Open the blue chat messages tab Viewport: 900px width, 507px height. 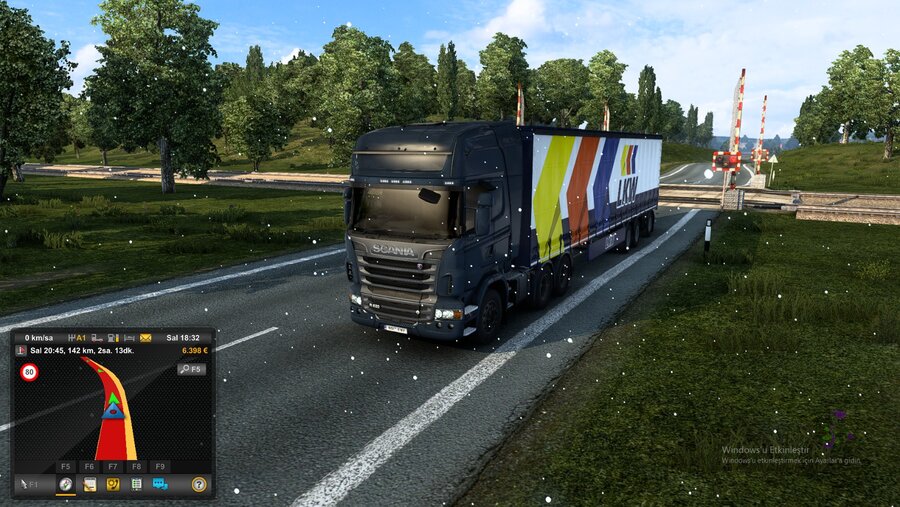[160, 484]
